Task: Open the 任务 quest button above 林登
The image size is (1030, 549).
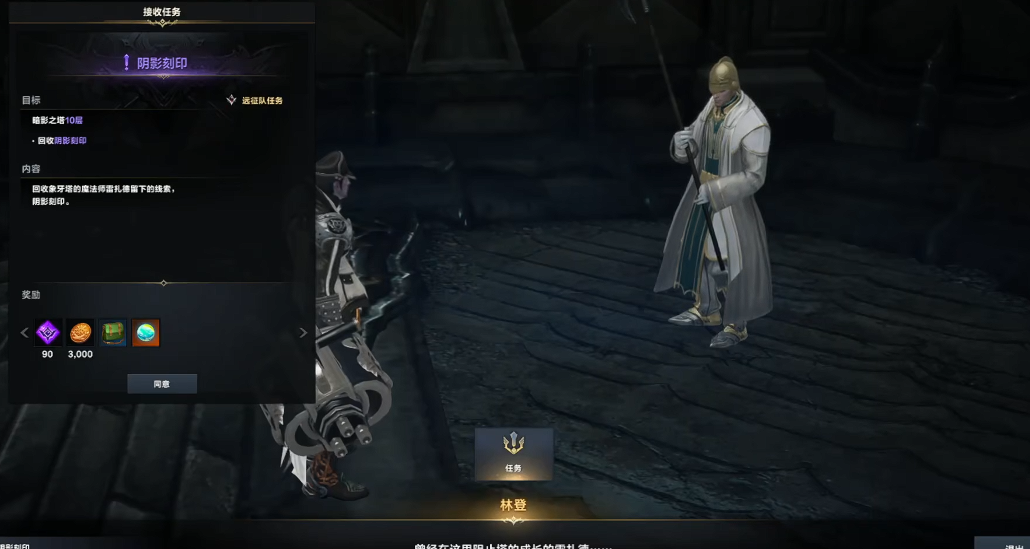Action: (513, 453)
